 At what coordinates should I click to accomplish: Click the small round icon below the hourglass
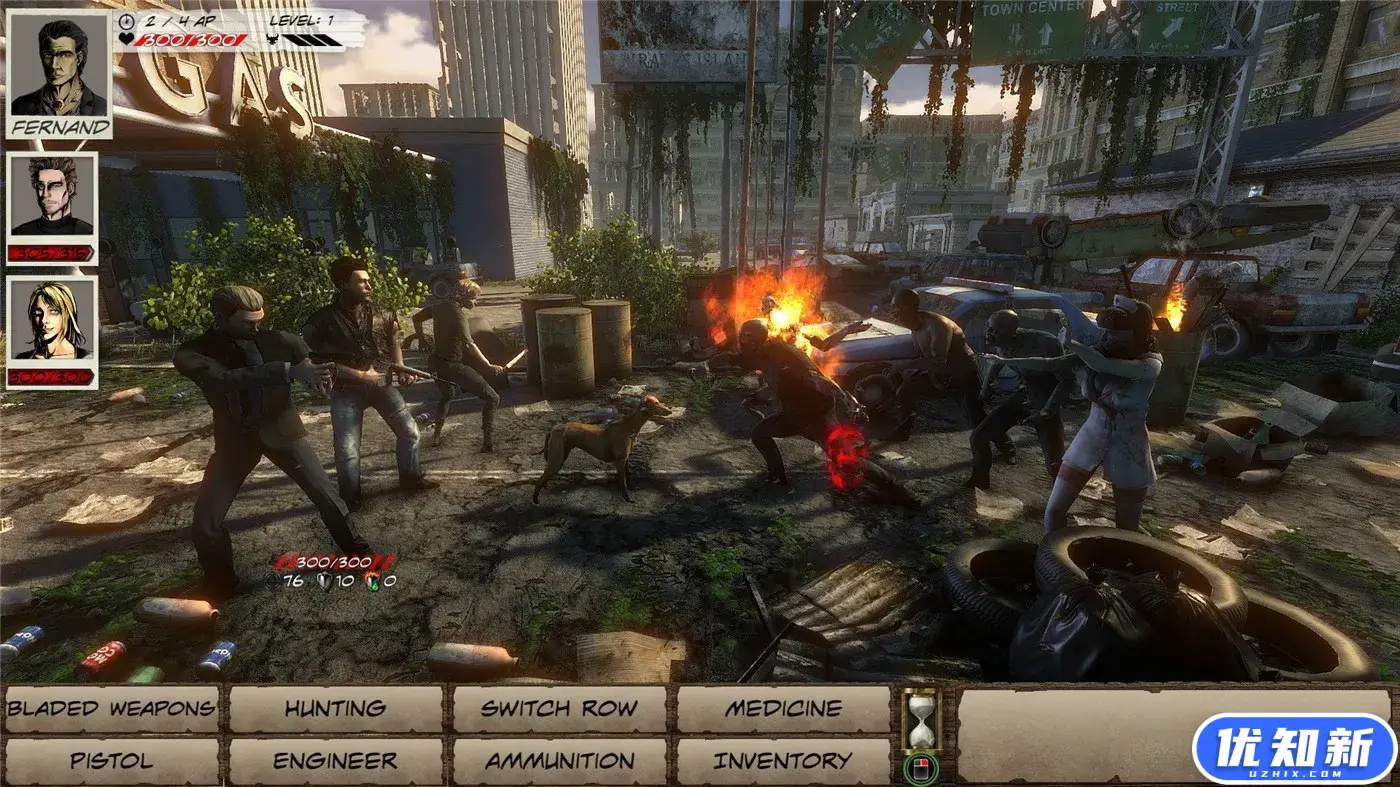click(921, 769)
